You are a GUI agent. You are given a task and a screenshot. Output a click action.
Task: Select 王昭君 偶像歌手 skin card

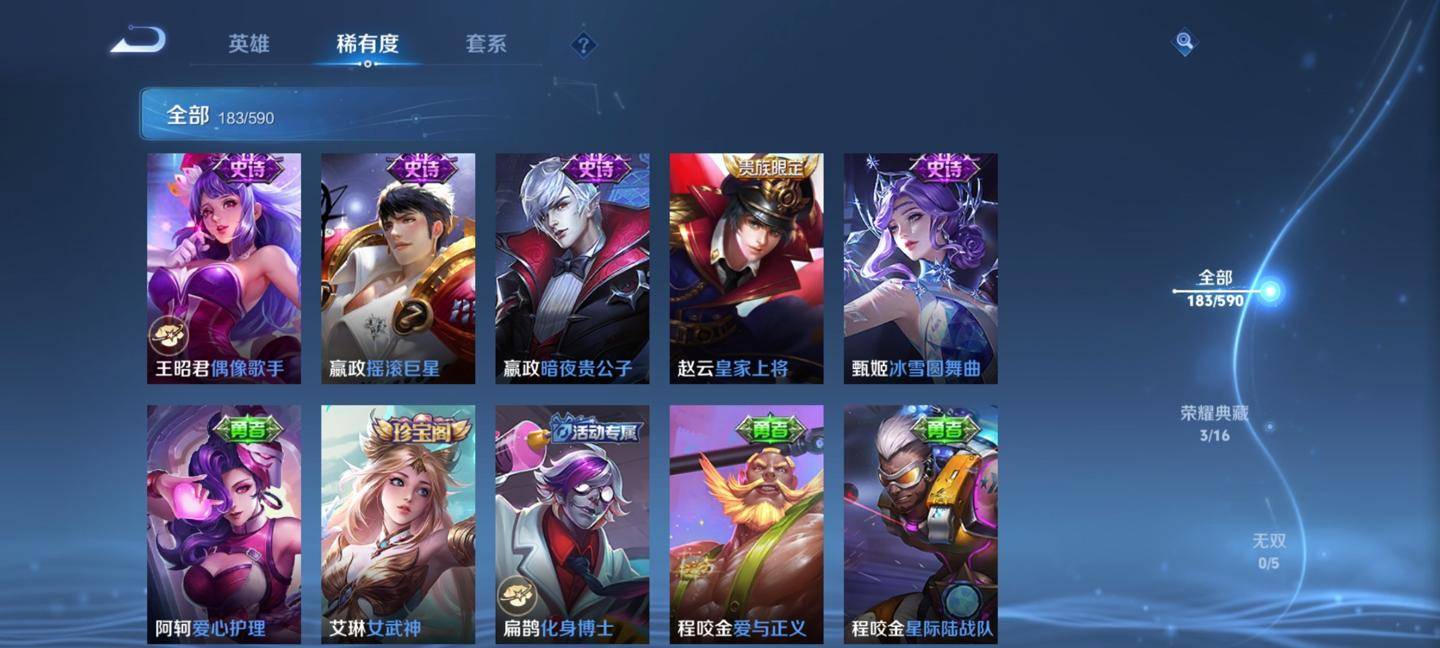click(224, 268)
